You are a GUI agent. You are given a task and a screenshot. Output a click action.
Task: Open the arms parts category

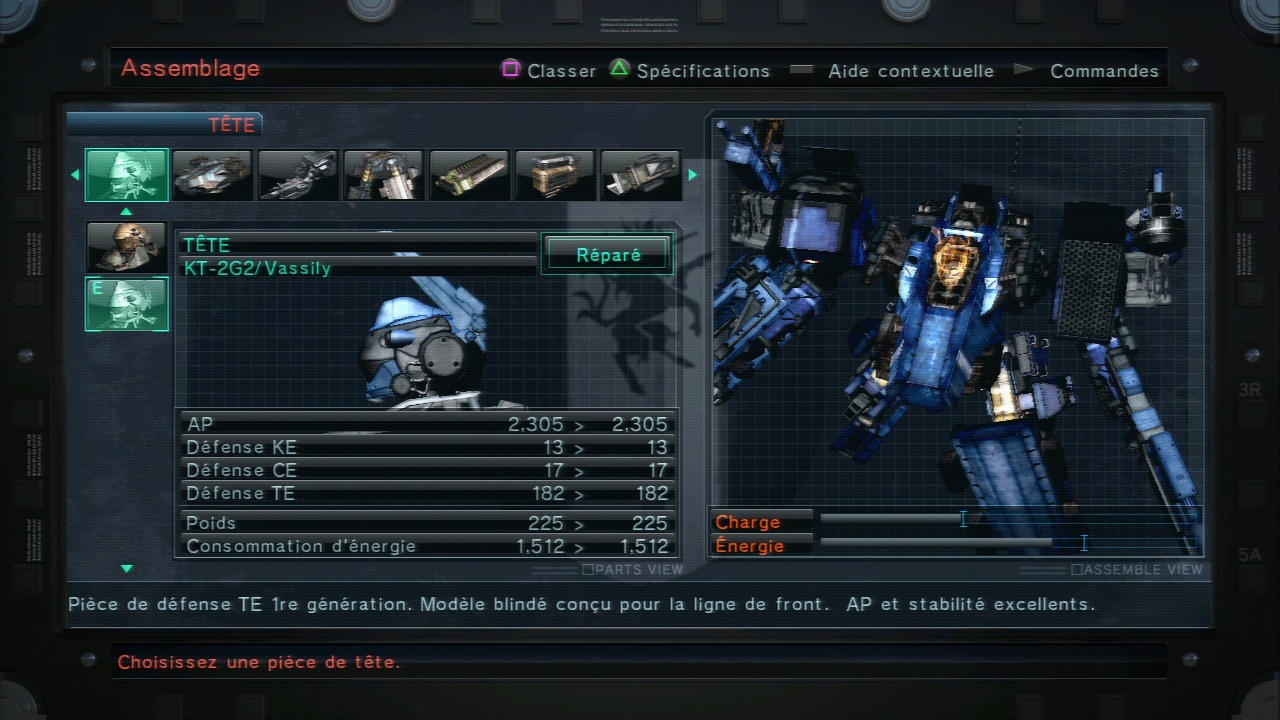[x=297, y=175]
